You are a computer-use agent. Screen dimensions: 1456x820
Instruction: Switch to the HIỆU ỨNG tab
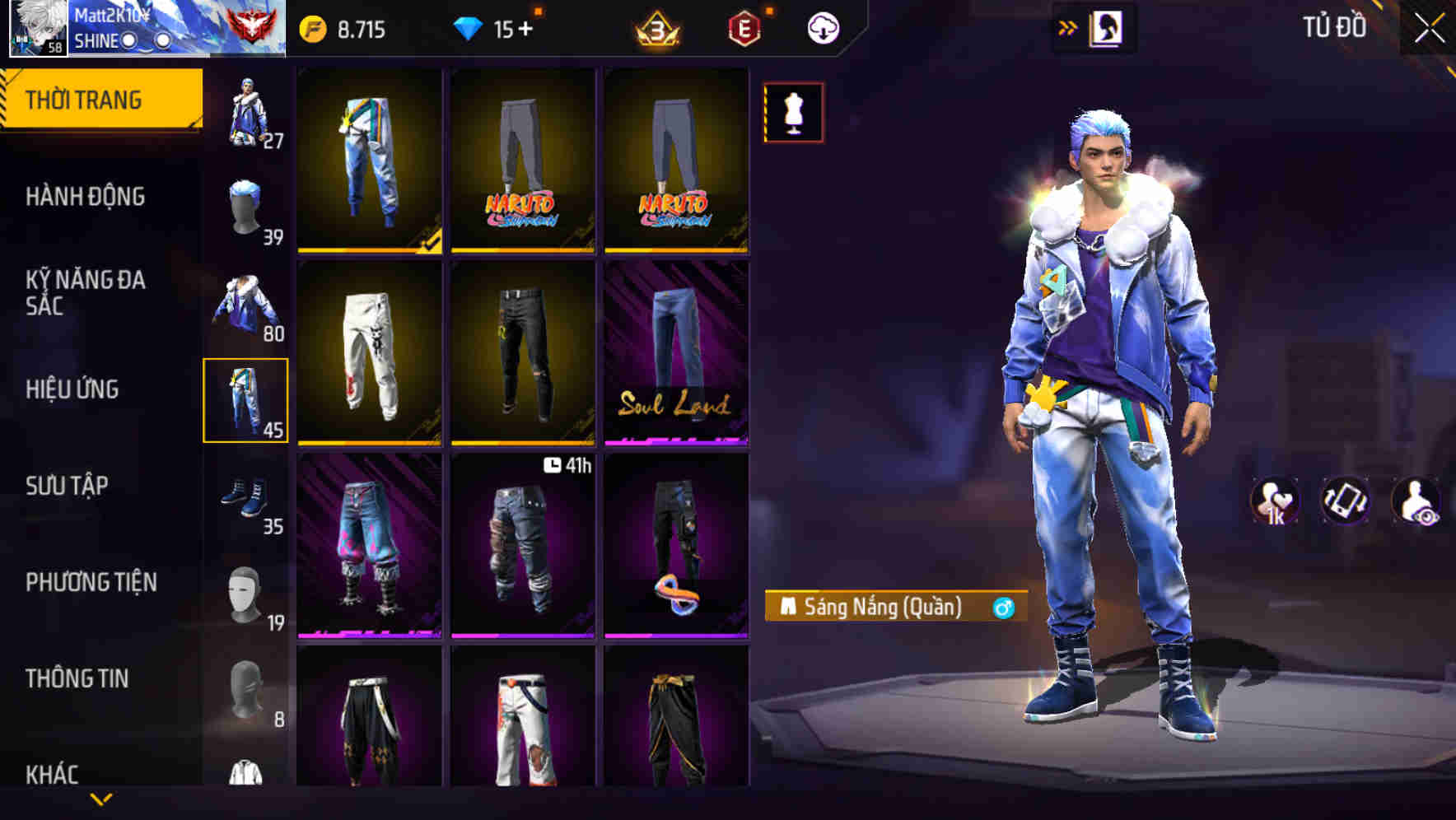point(74,389)
